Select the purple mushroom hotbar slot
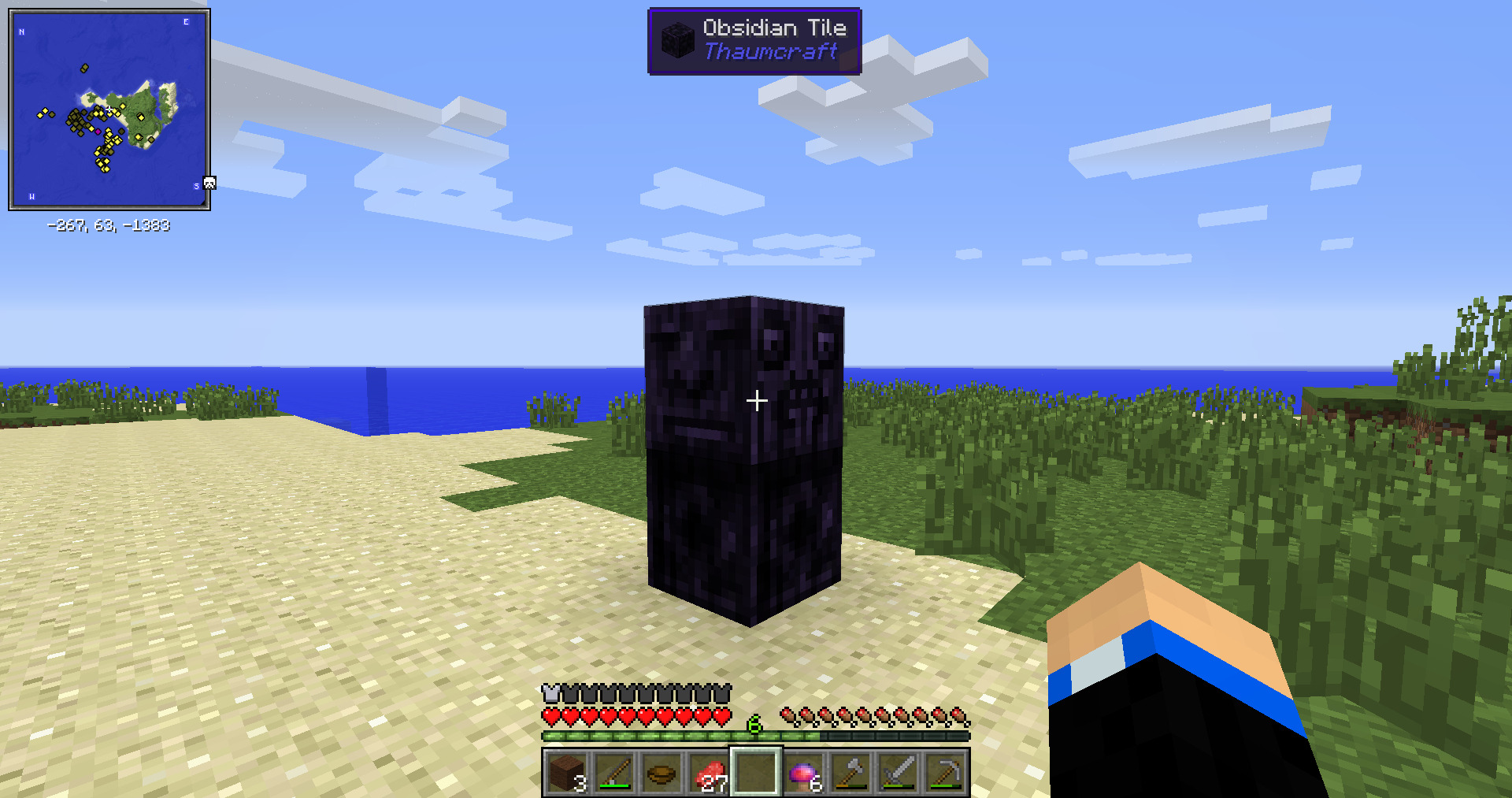This screenshot has width=1512, height=798. pyautogui.click(x=803, y=772)
